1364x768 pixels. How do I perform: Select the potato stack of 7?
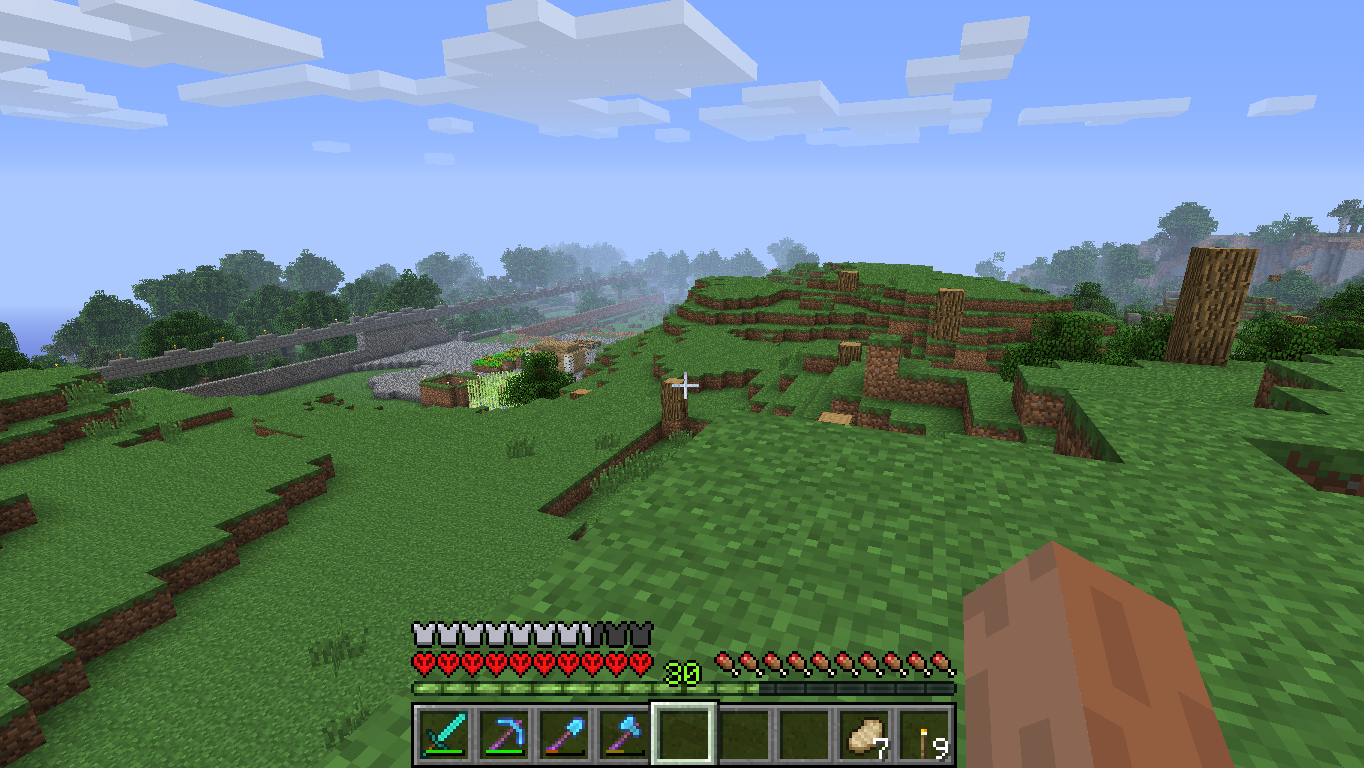click(864, 735)
